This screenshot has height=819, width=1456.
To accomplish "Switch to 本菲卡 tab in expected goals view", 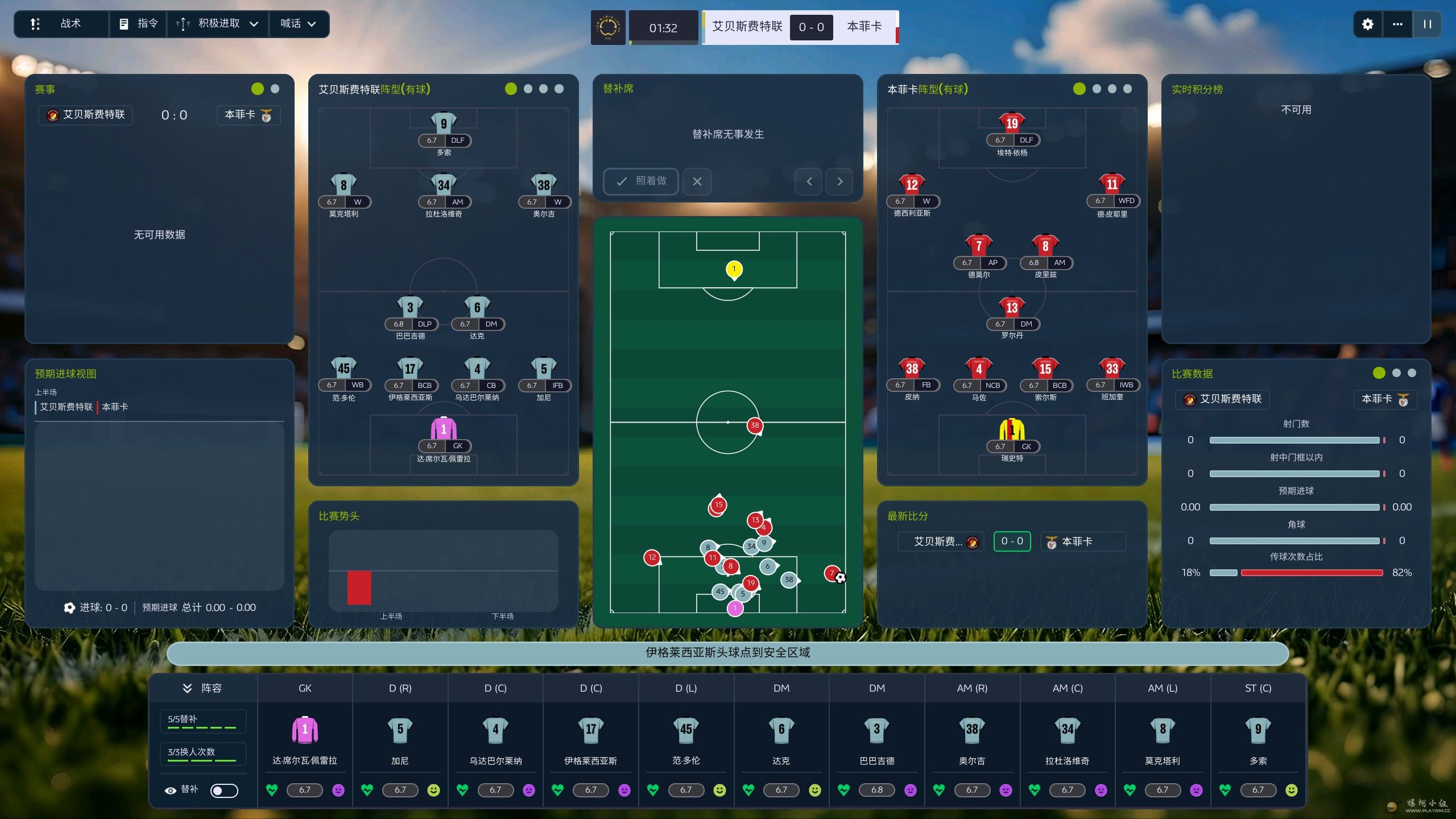I will (115, 407).
